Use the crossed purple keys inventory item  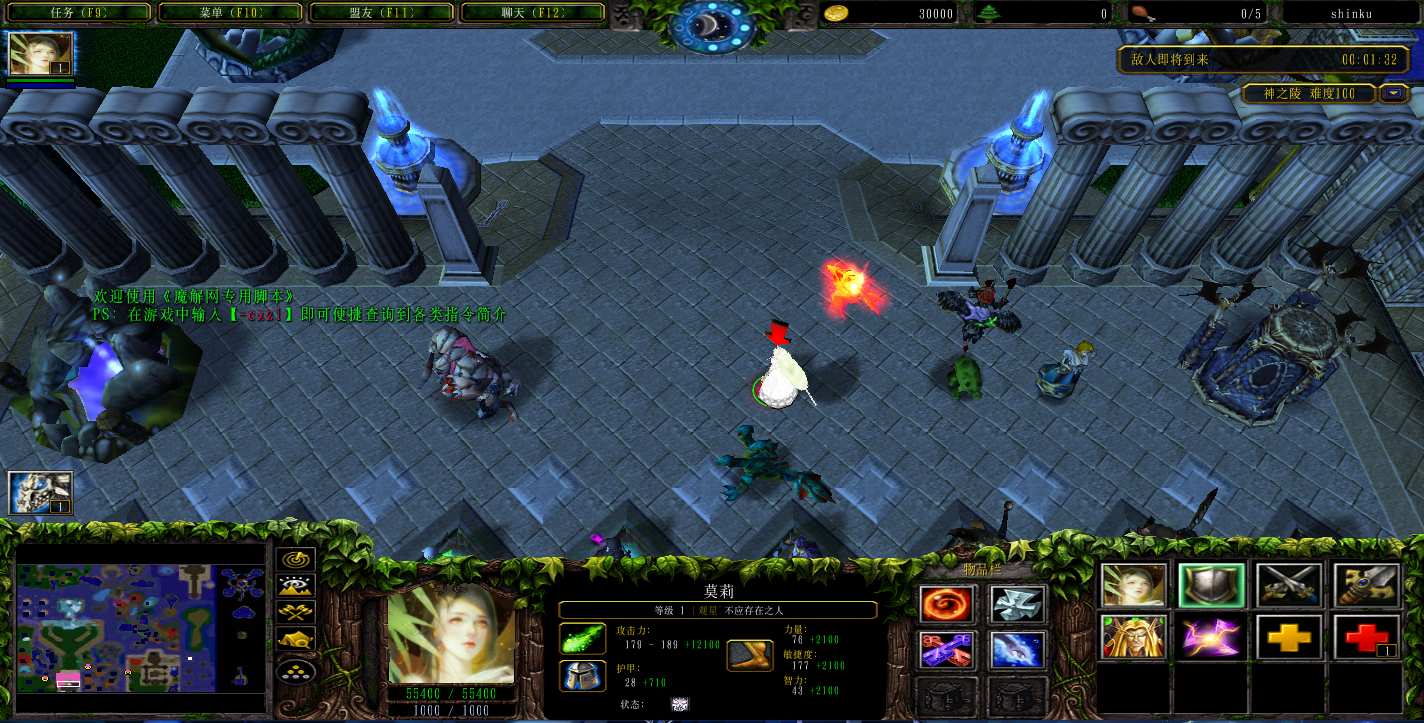pos(946,651)
